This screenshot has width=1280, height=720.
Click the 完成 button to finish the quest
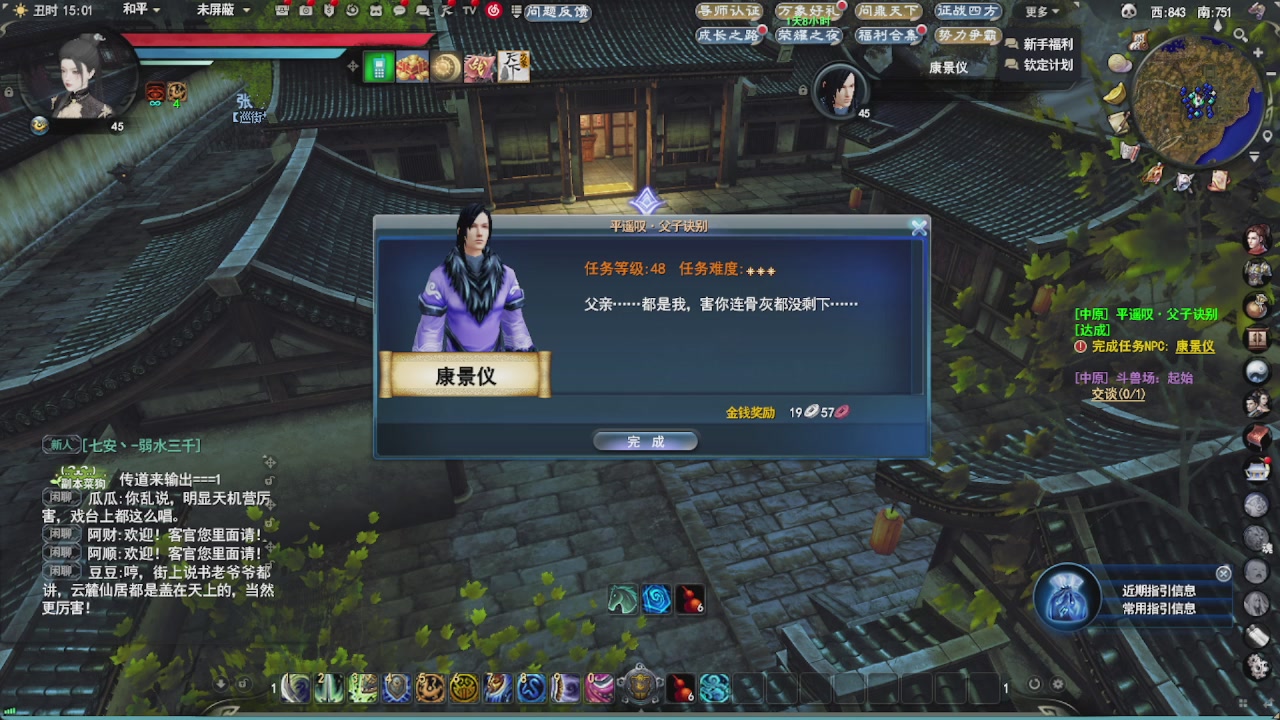645,440
